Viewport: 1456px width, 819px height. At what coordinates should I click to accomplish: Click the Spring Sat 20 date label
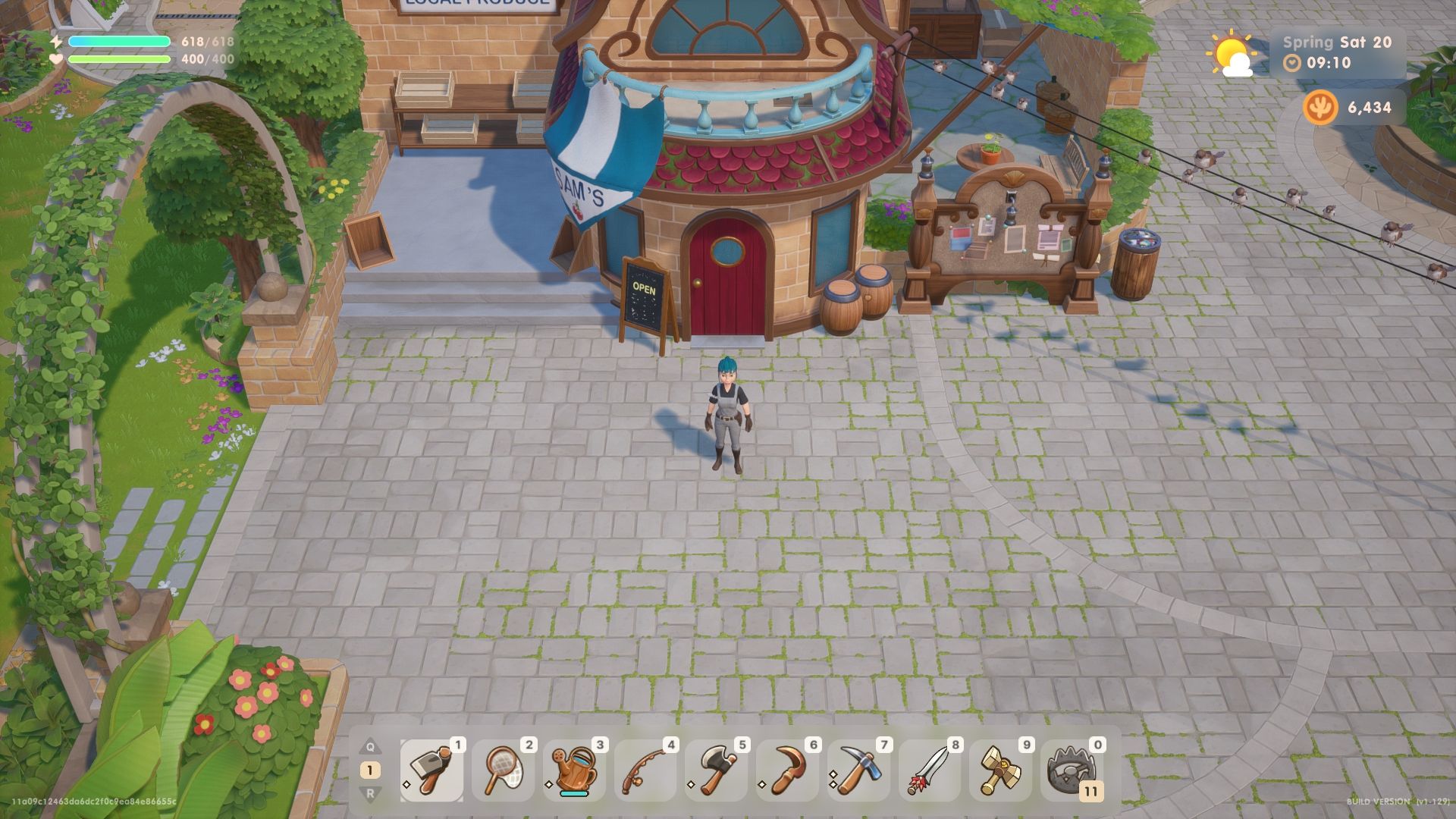pos(1336,43)
